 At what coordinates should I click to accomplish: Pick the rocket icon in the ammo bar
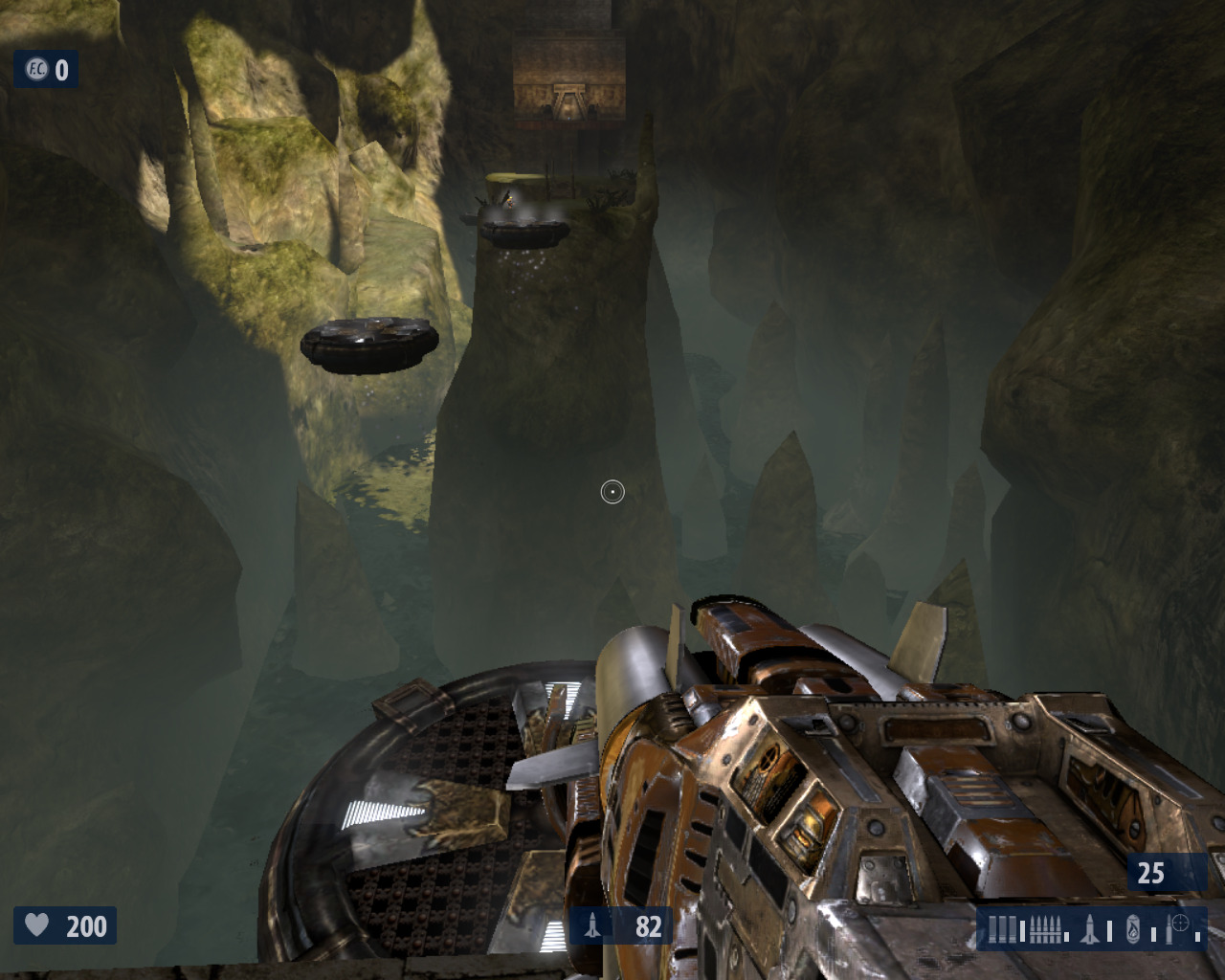(1090, 927)
